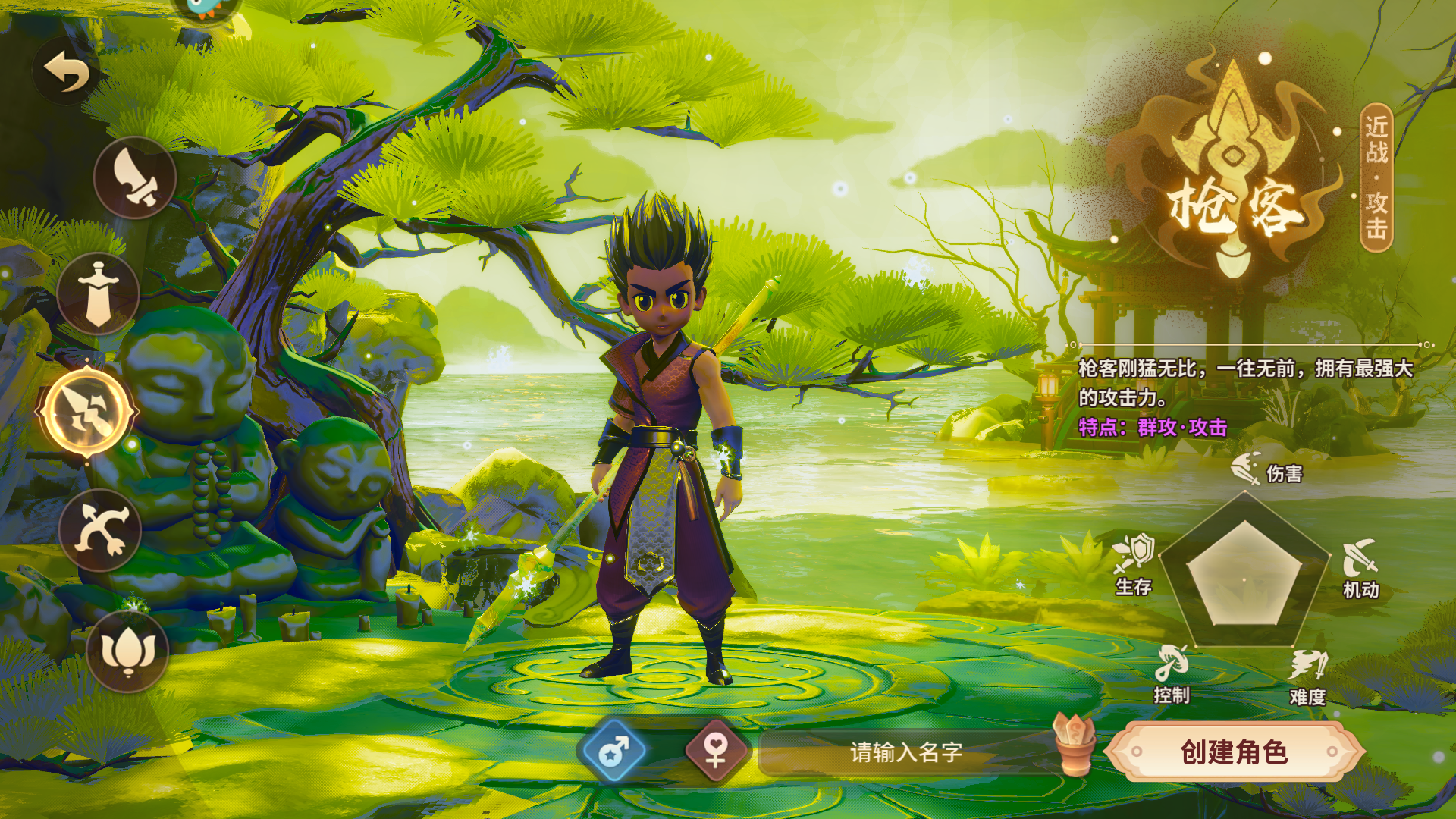
Task: Select the female gender button
Action: point(716,752)
